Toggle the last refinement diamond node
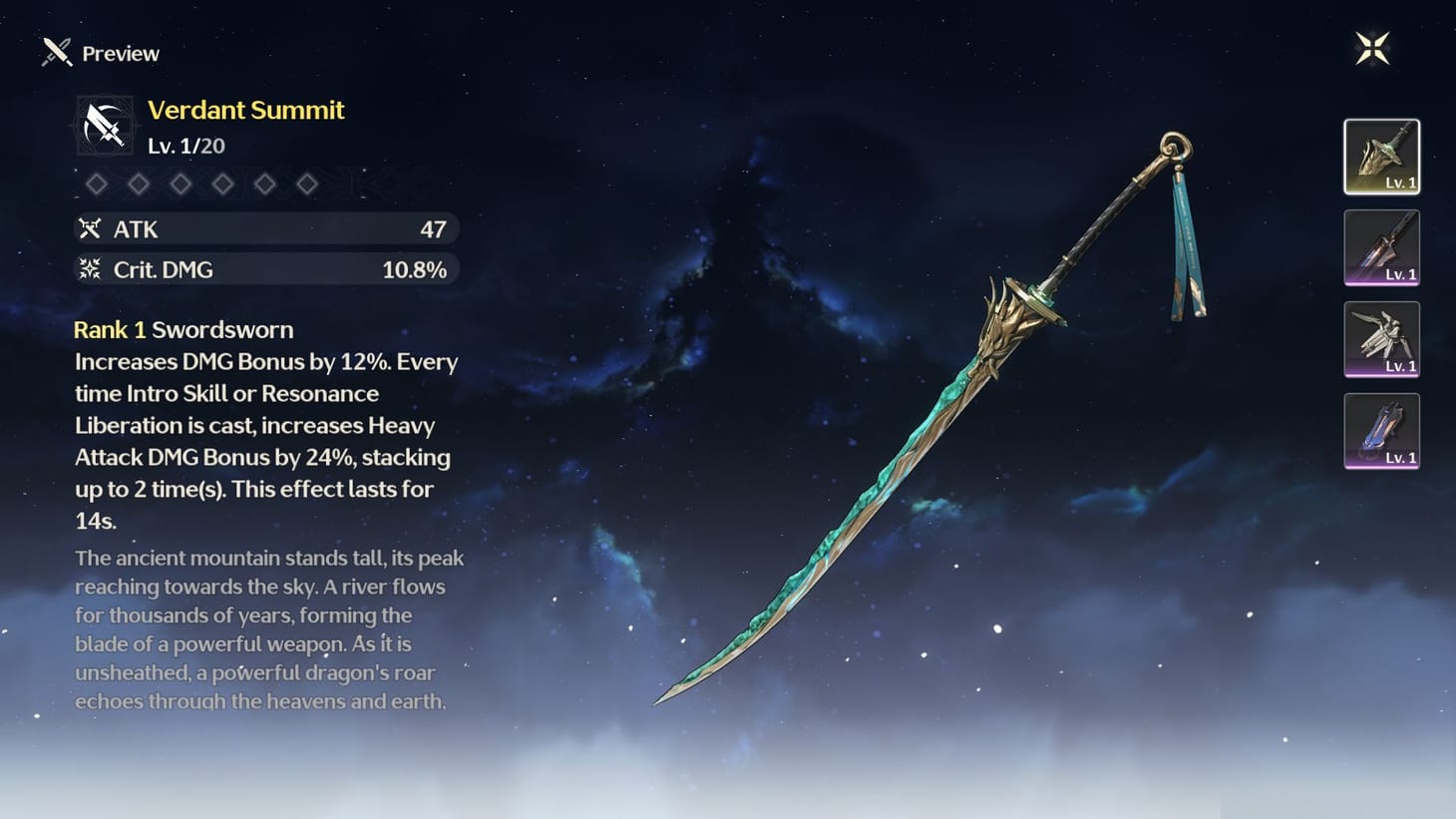Viewport: 1456px width, 819px height. pos(306,184)
